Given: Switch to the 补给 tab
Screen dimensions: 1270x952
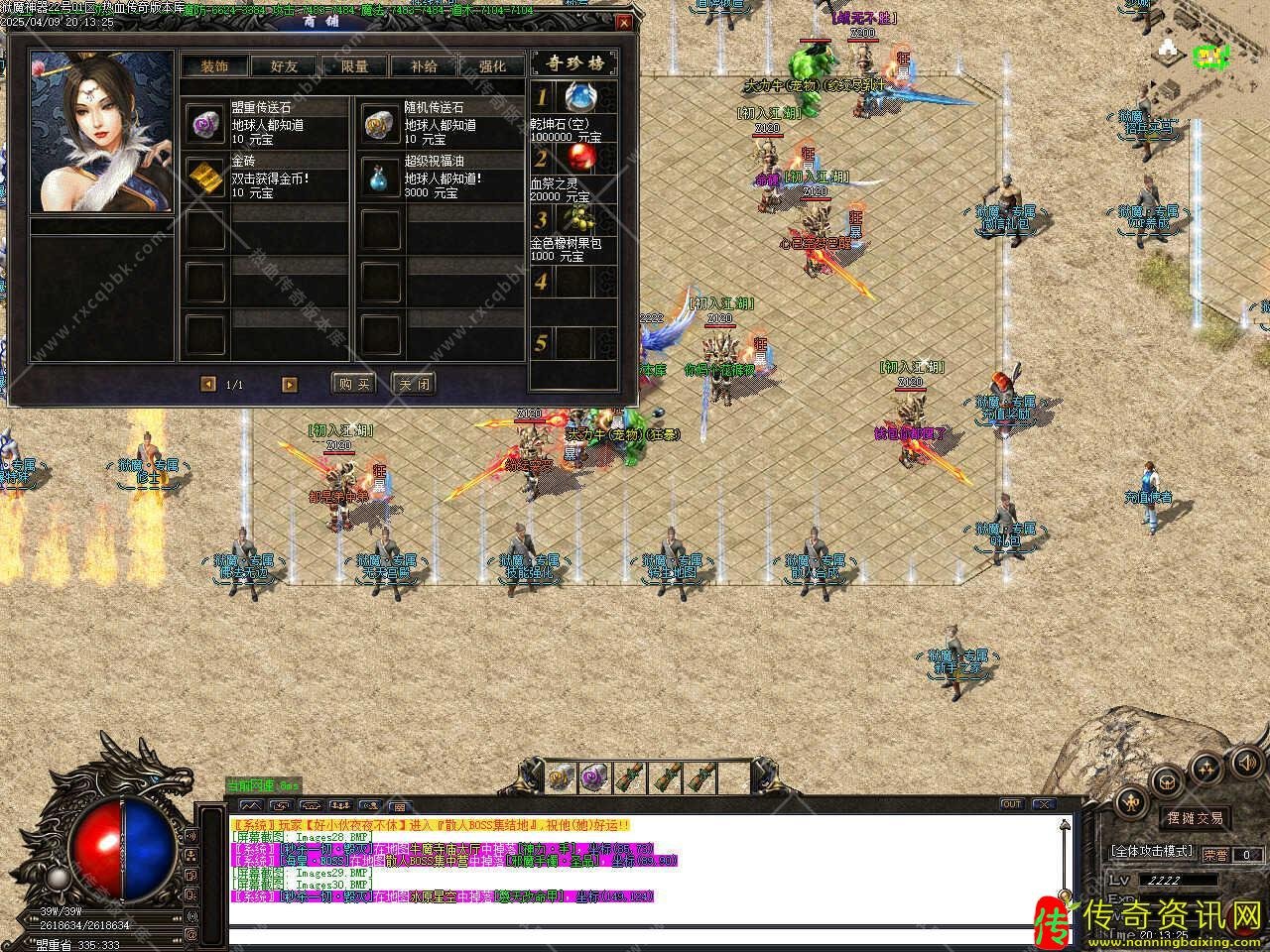Looking at the screenshot, I should point(423,66).
